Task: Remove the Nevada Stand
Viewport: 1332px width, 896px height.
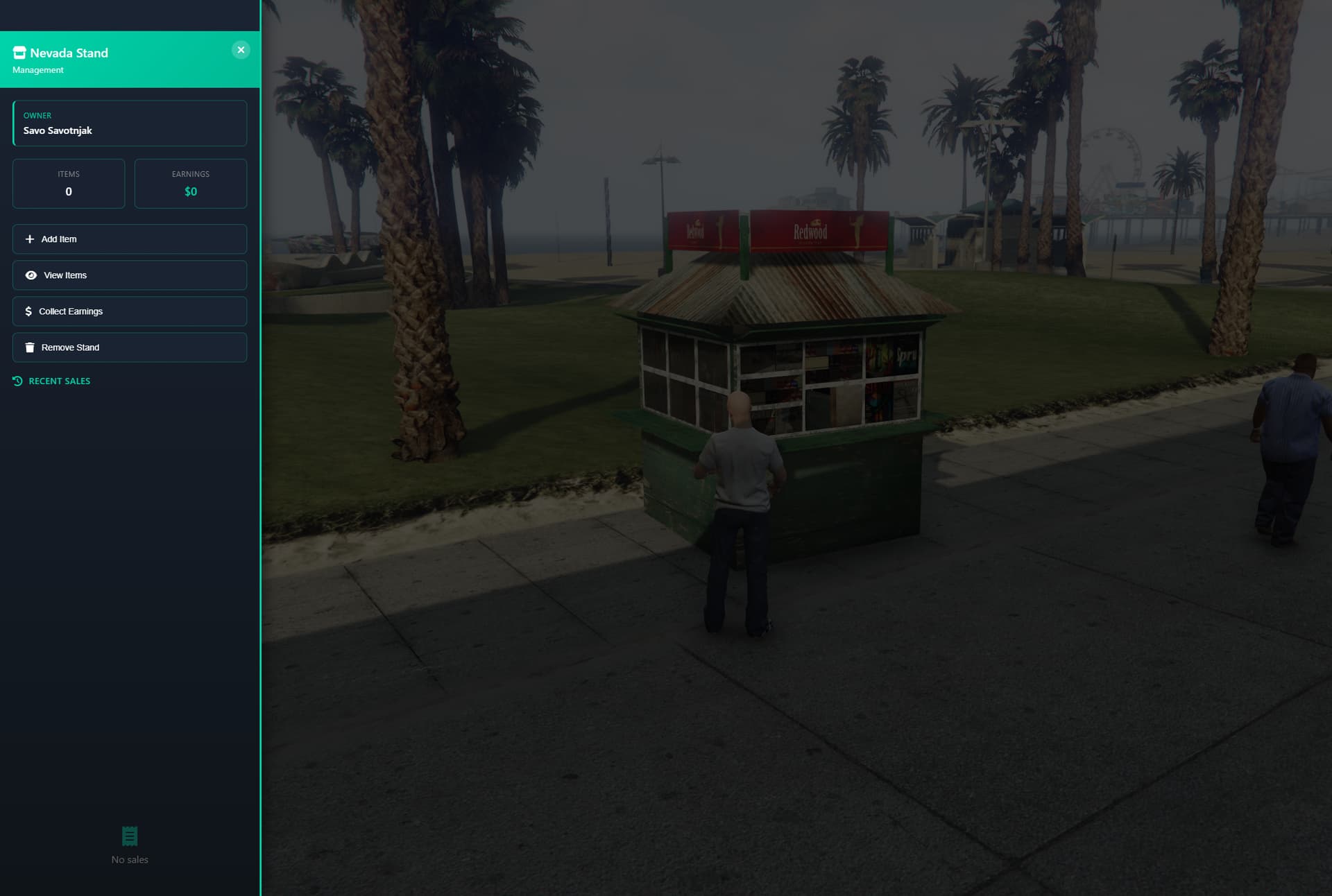Action: click(129, 347)
